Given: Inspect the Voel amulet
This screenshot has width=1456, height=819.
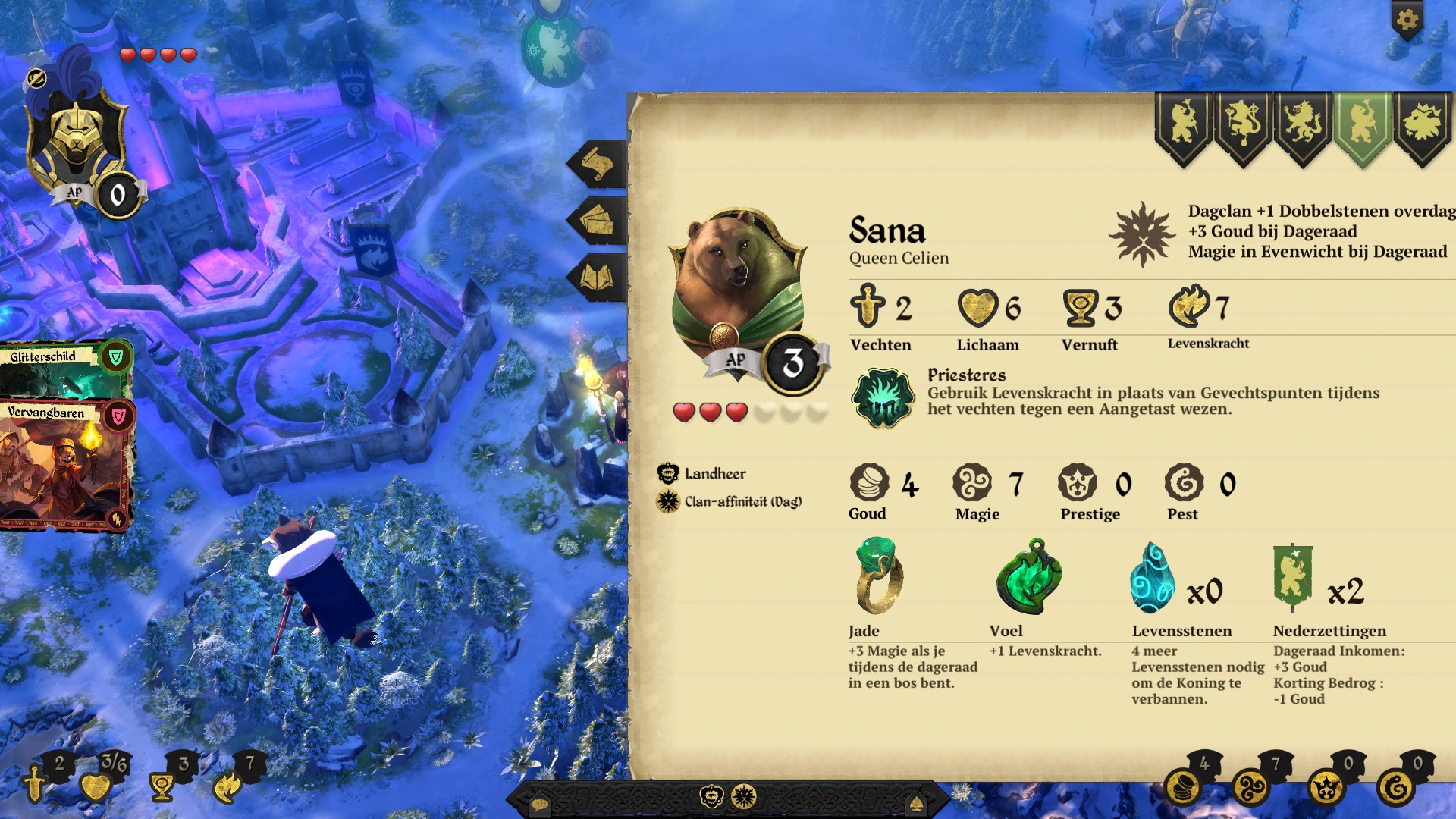Looking at the screenshot, I should [1028, 576].
